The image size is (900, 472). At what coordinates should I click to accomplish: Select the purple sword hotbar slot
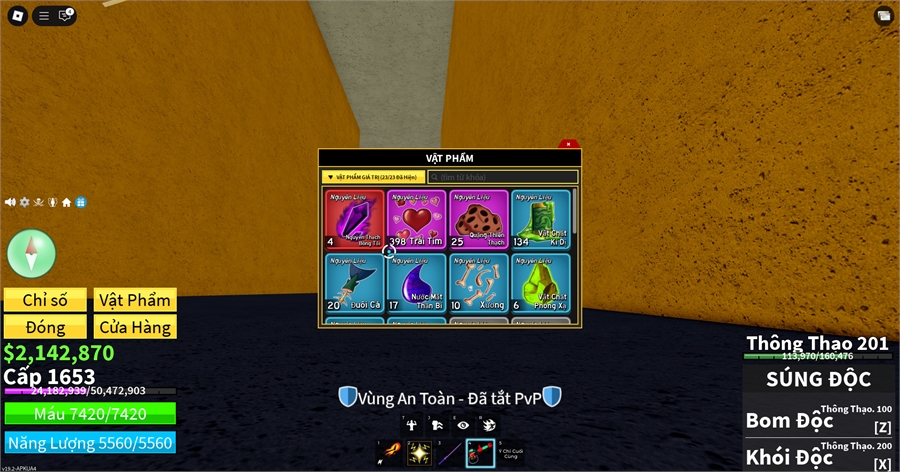450,453
